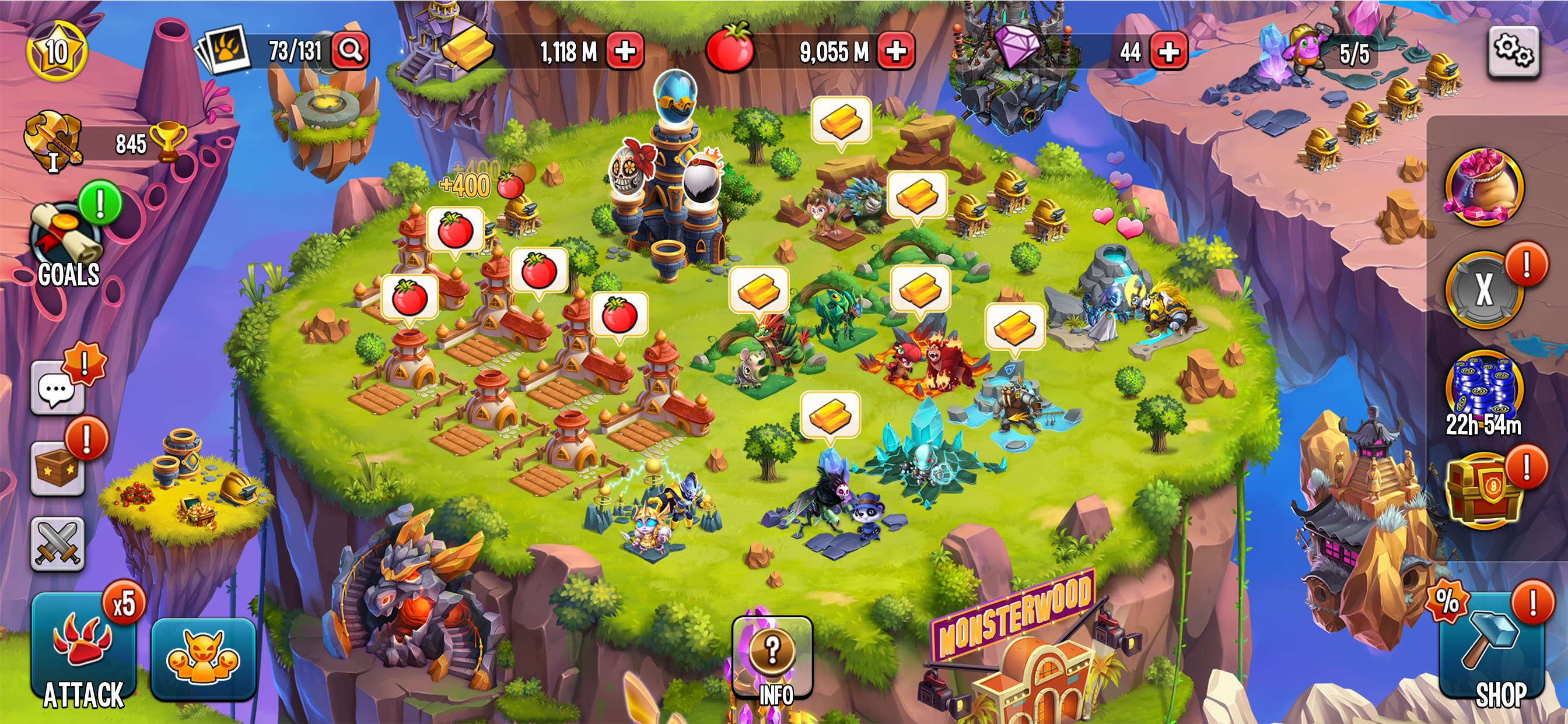The height and width of the screenshot is (724, 1568).
Task: Open the star crate inventory
Action: pyautogui.click(x=57, y=469)
